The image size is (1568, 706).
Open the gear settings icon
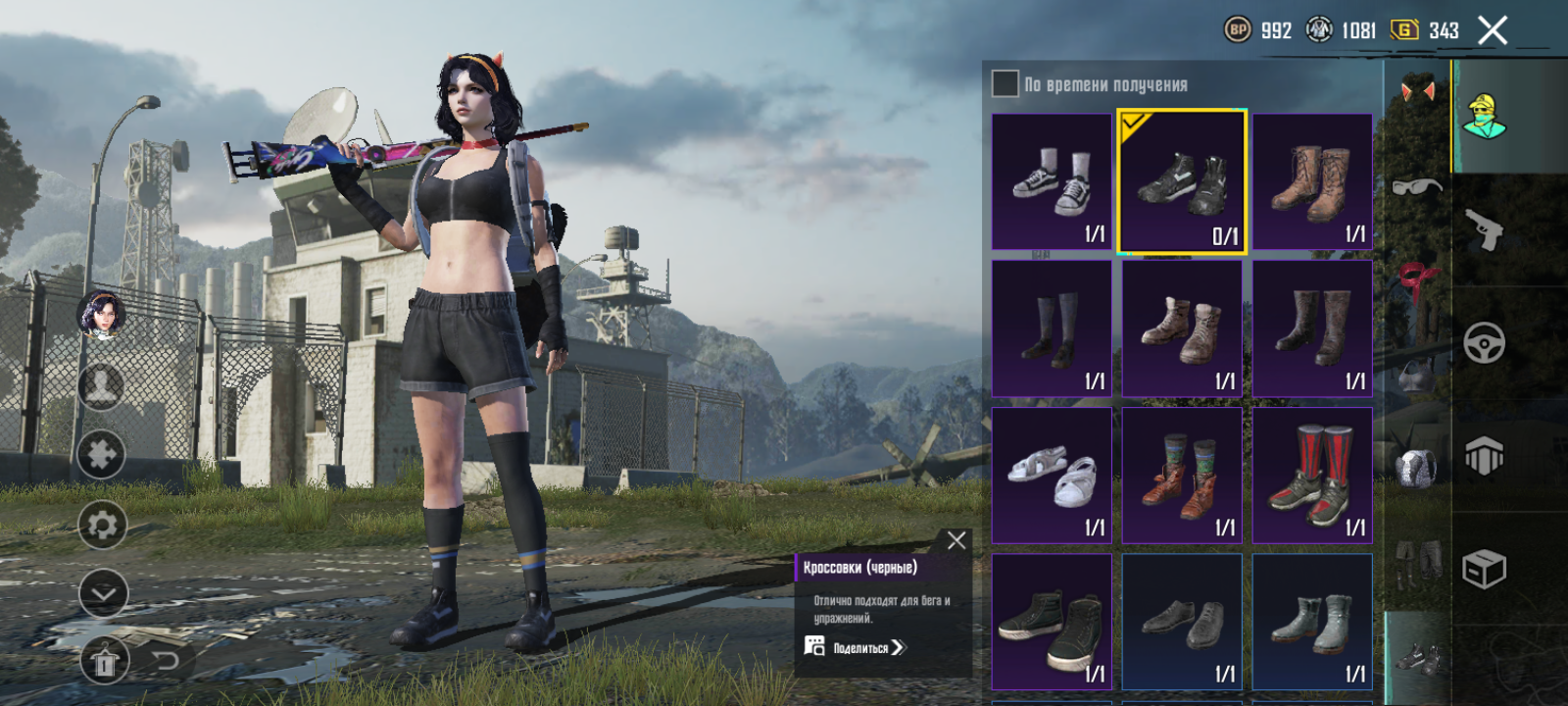click(x=102, y=526)
